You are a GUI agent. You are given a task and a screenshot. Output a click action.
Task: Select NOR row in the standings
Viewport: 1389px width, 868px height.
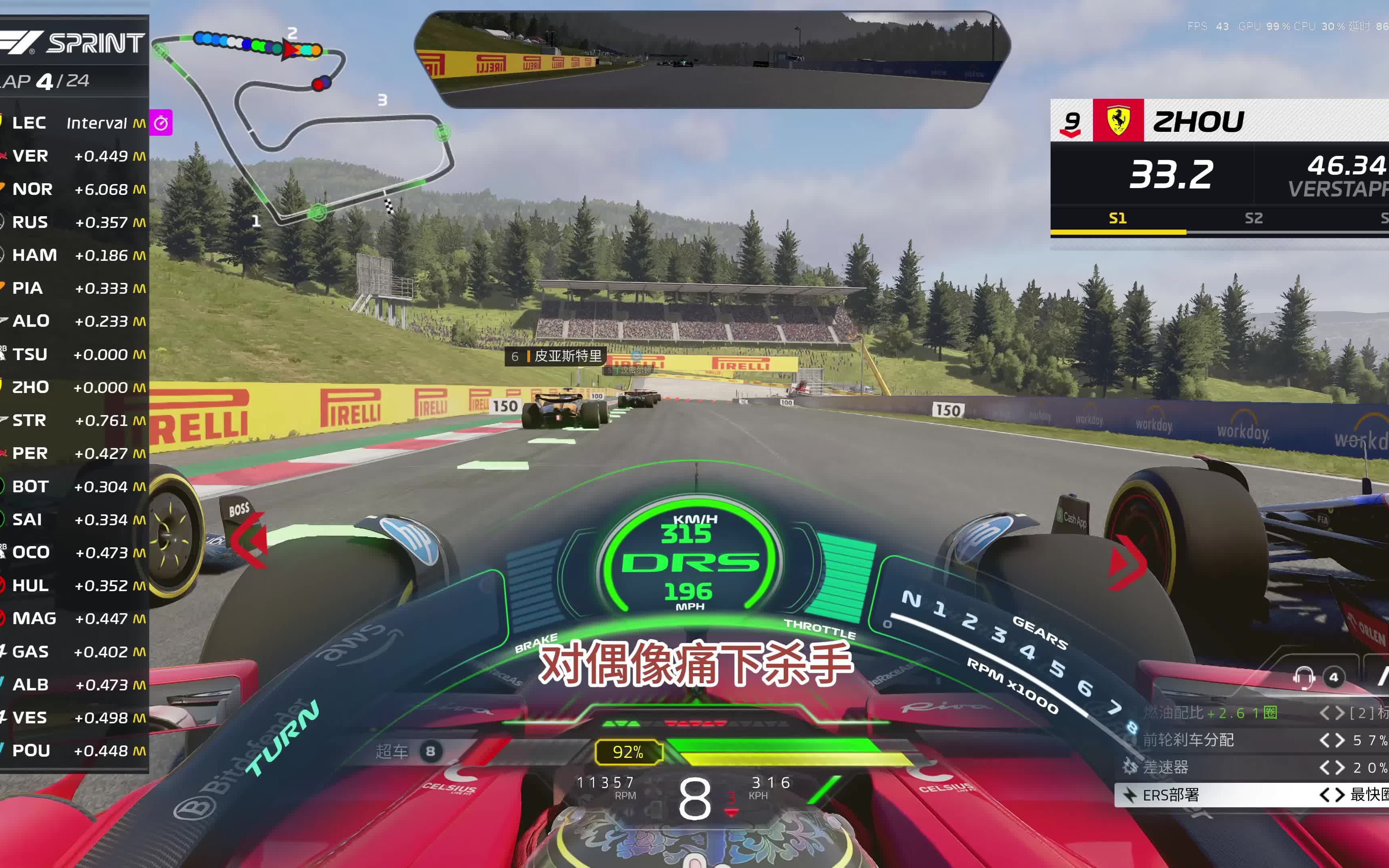pos(75,189)
